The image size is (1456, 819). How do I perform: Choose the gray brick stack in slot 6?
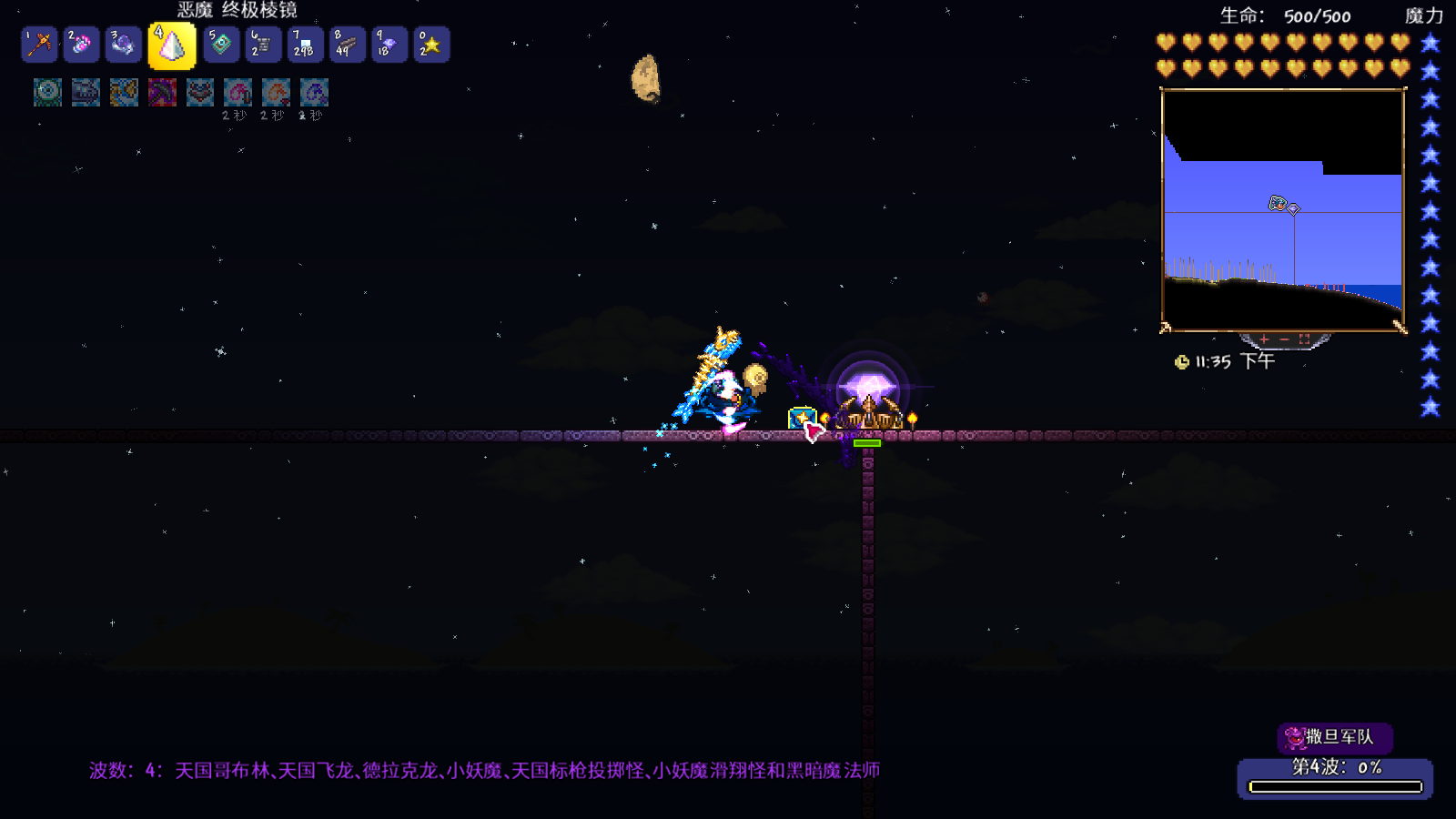click(x=263, y=45)
